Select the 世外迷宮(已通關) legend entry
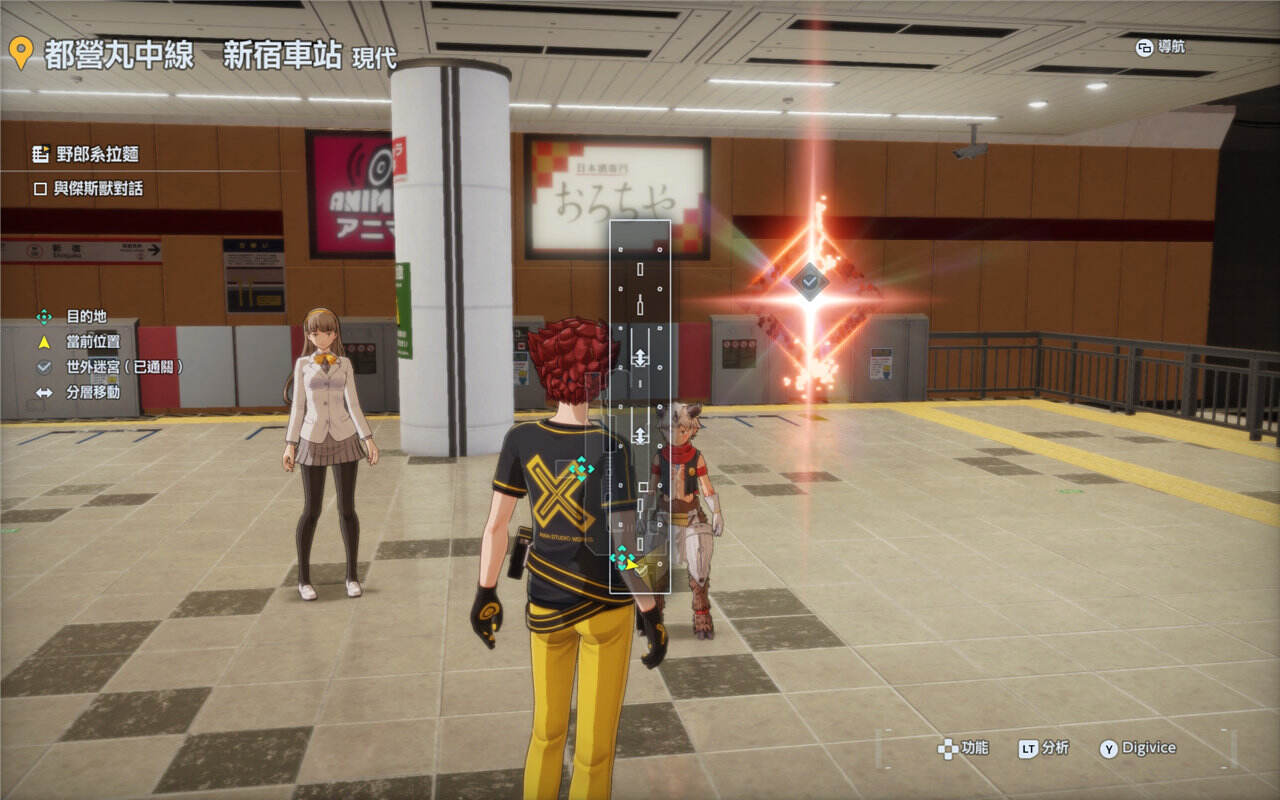Viewport: 1280px width, 800px height. [111, 367]
